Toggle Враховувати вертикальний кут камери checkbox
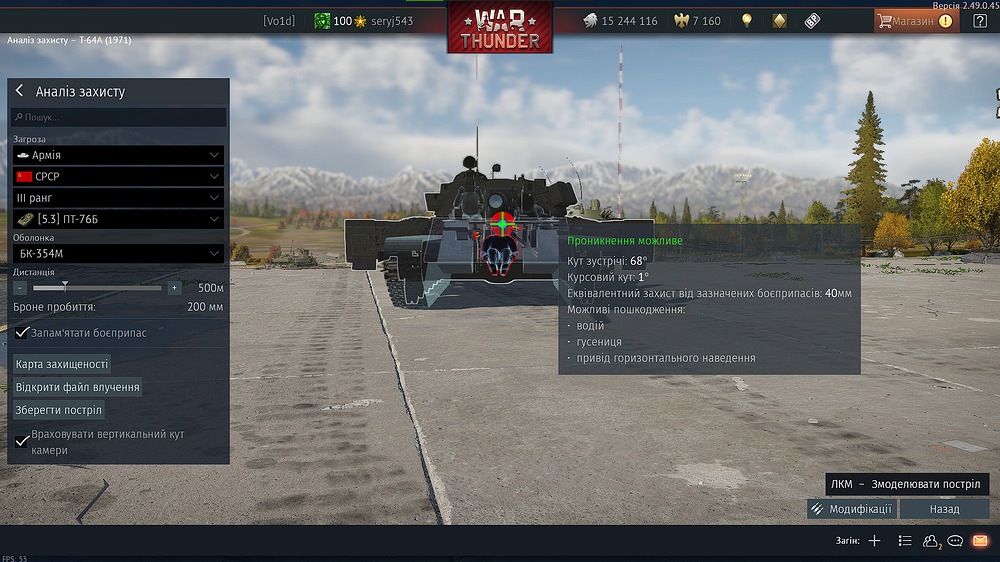Image resolution: width=1000 pixels, height=562 pixels. (x=23, y=441)
